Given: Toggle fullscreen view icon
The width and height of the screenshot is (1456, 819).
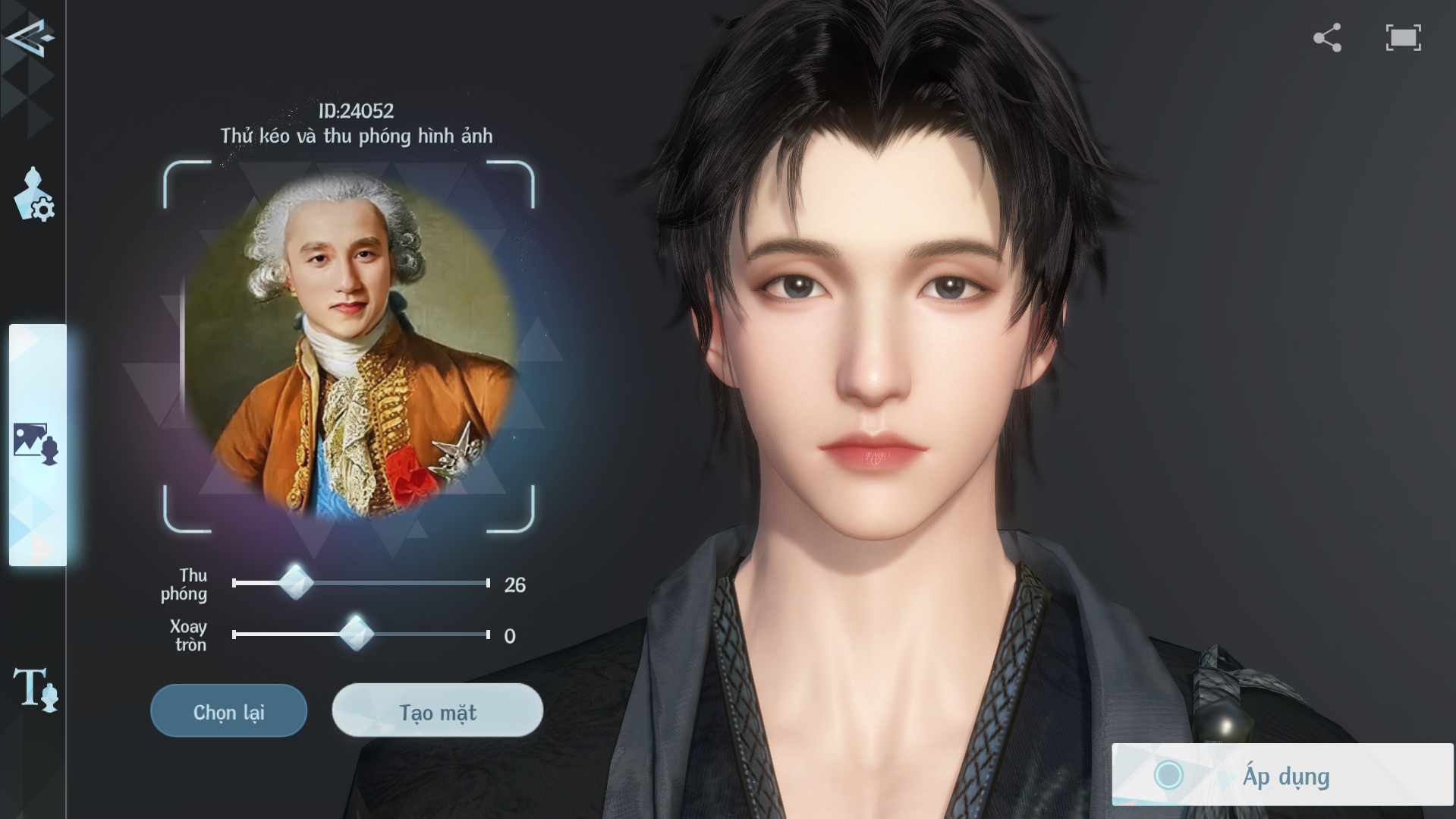Looking at the screenshot, I should (x=1403, y=38).
